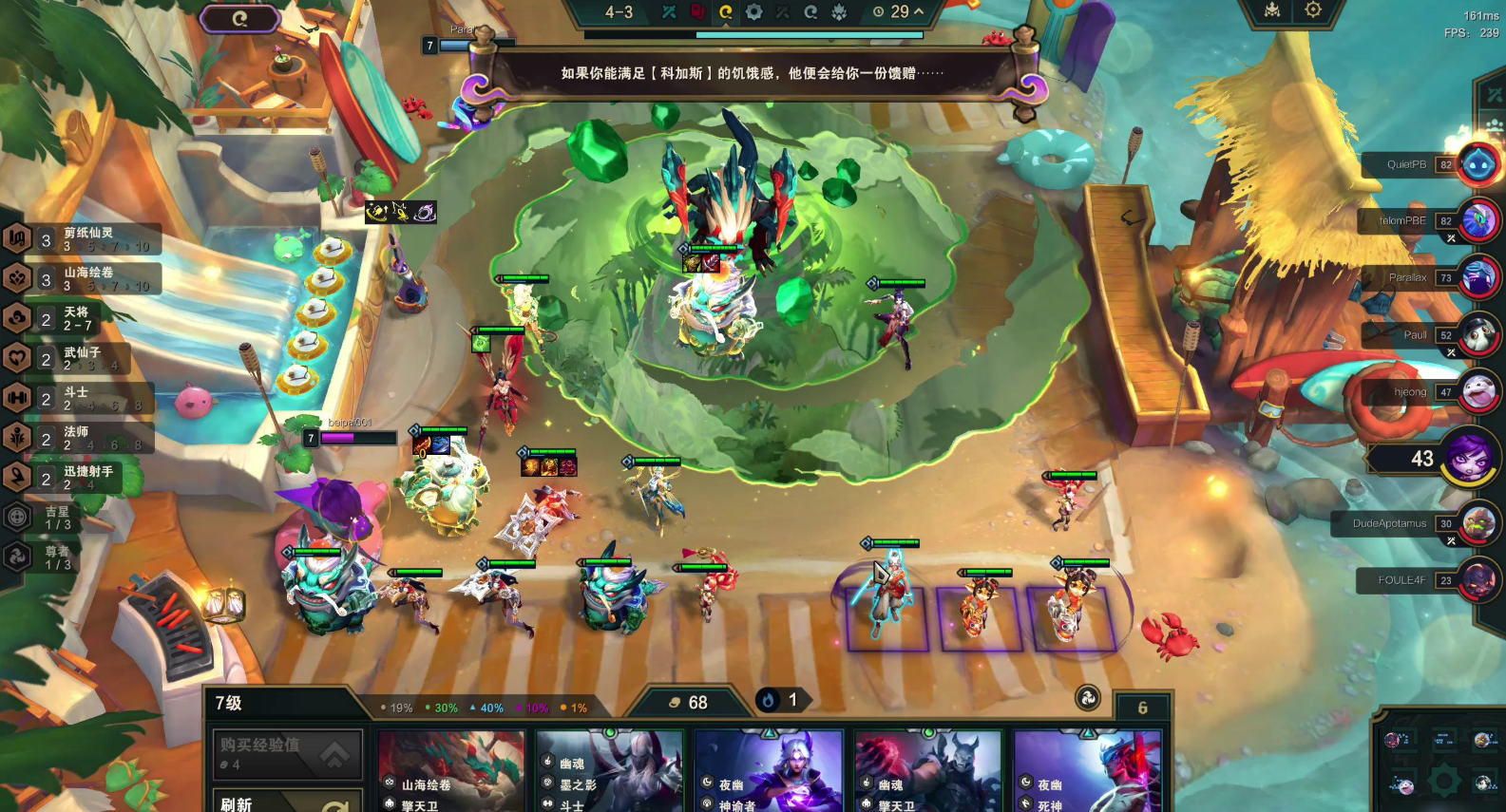Toggle mute for player Paull
The image size is (1506, 812).
[x=1451, y=350]
